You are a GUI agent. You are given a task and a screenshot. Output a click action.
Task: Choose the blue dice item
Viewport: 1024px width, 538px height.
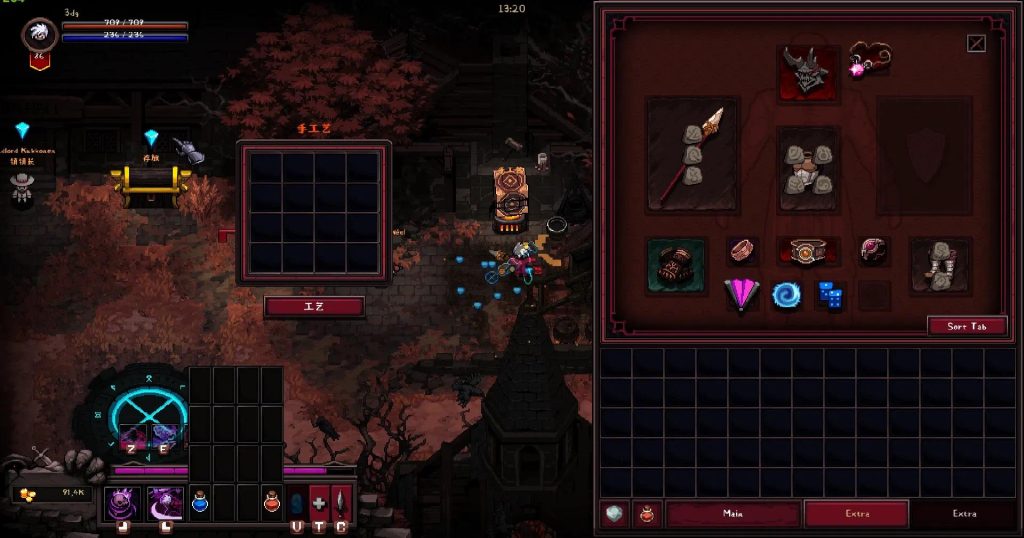829,294
